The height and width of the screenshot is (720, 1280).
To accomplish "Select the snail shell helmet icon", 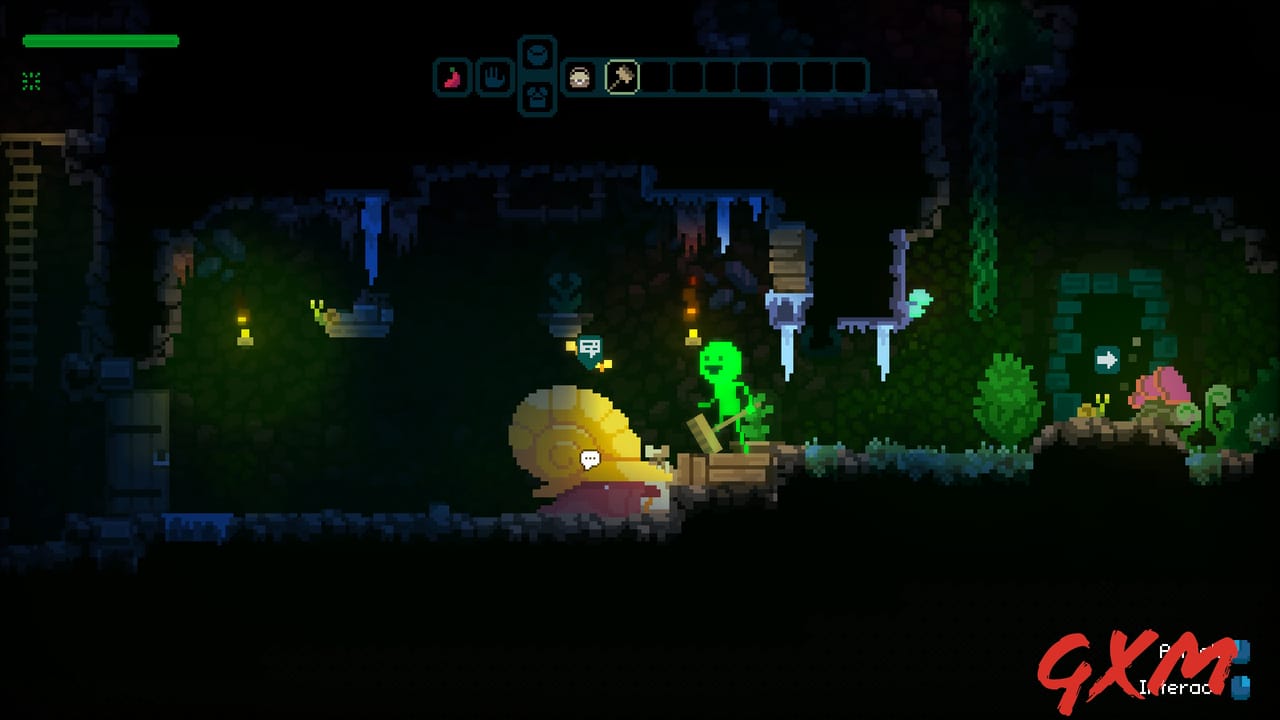I will tap(579, 78).
